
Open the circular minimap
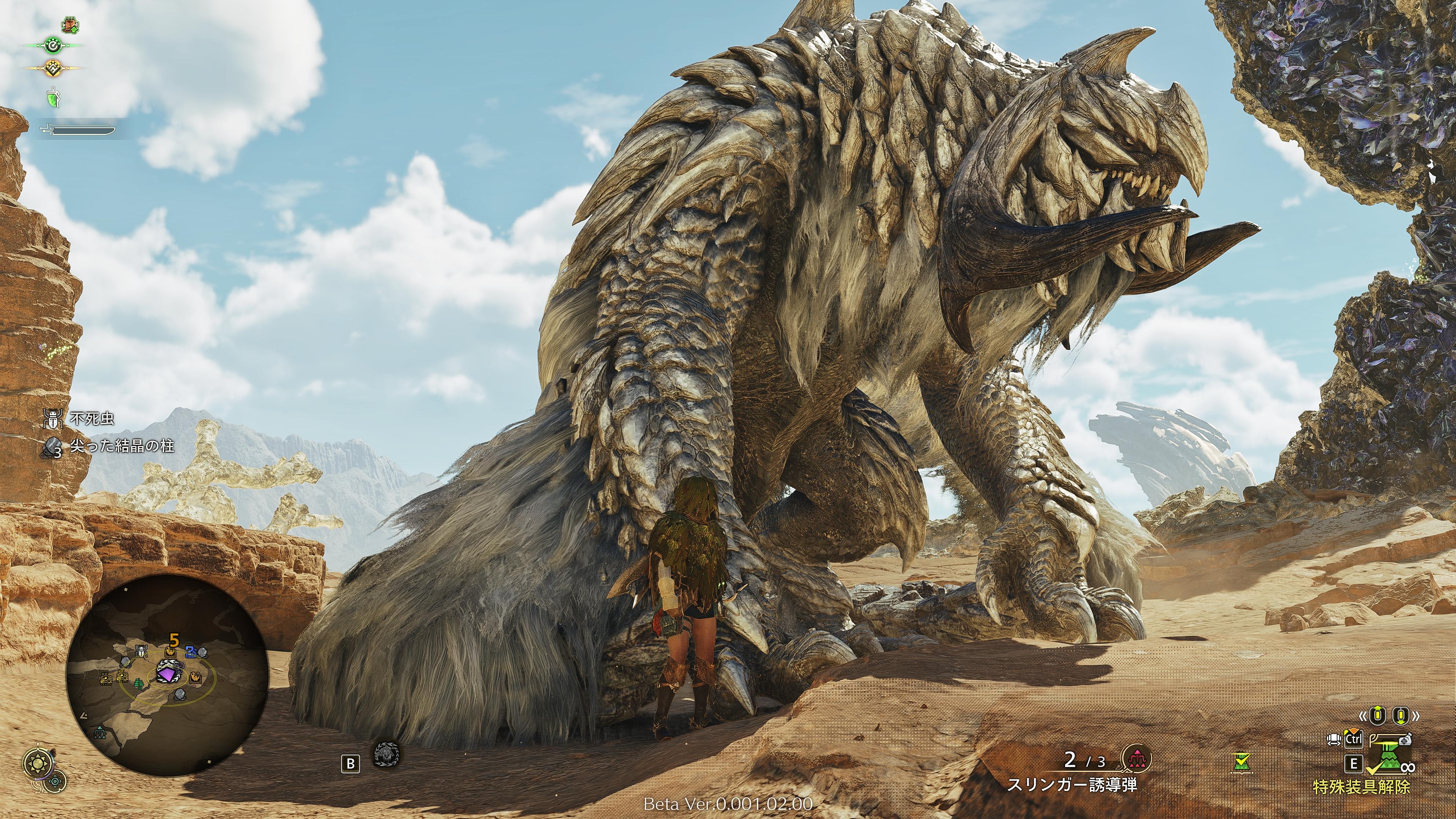(166, 675)
